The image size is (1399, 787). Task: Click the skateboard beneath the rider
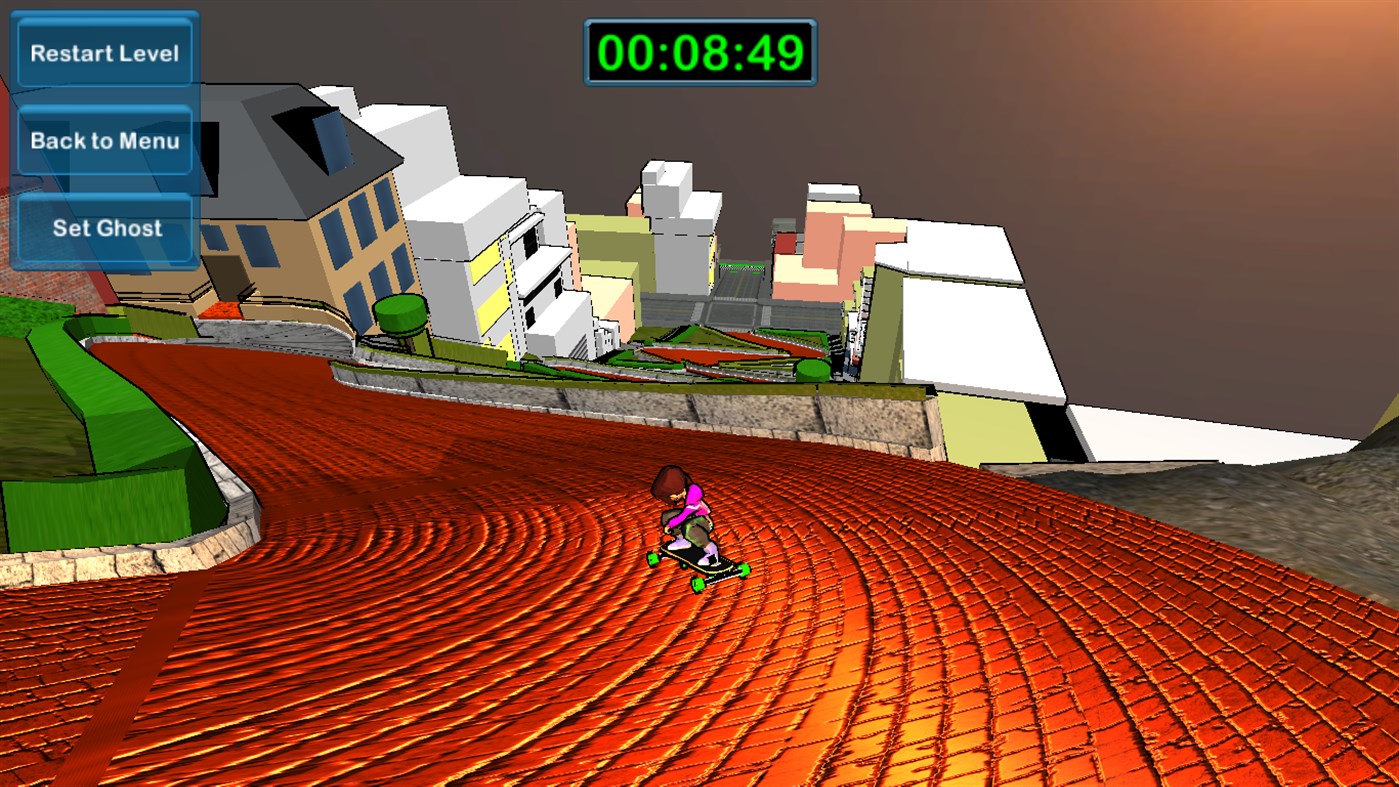pos(700,562)
